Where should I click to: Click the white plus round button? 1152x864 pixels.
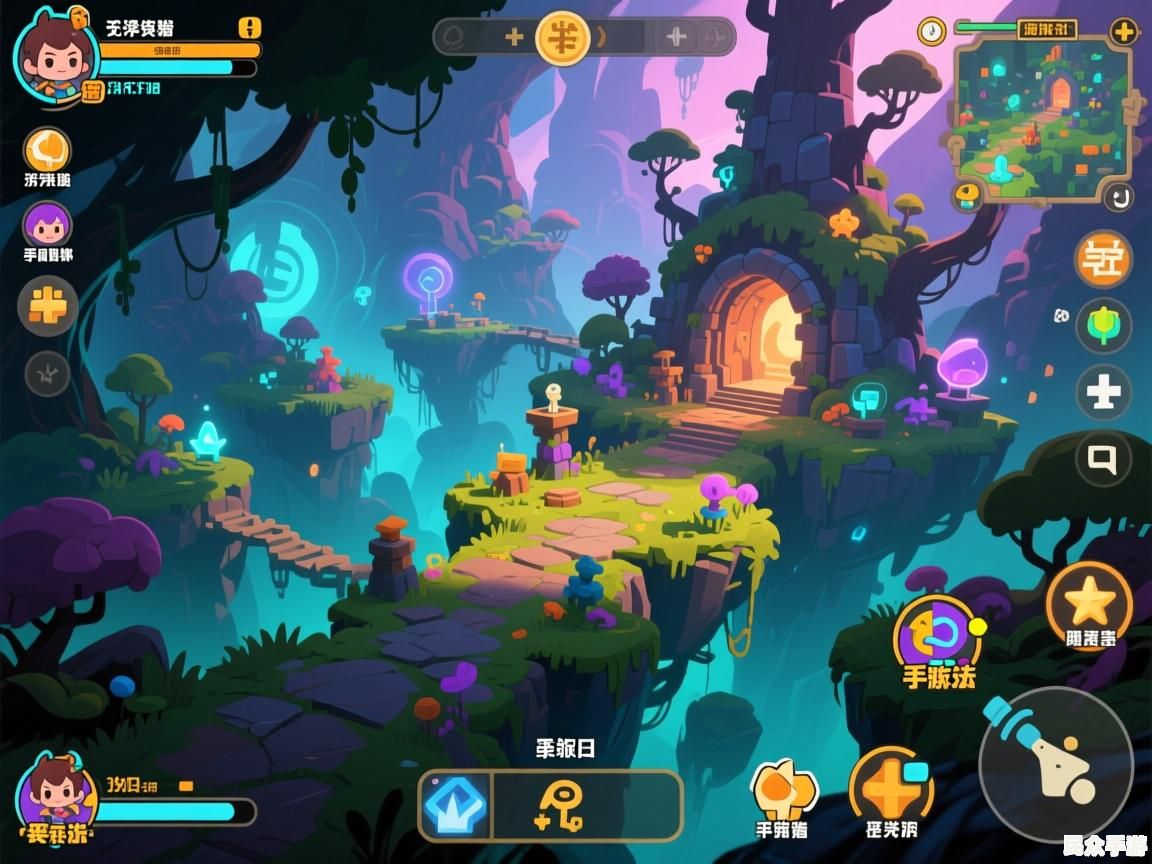1103,392
